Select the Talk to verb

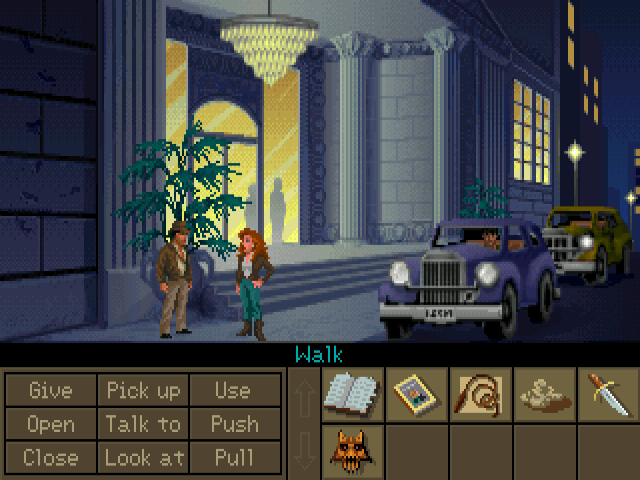(142, 424)
